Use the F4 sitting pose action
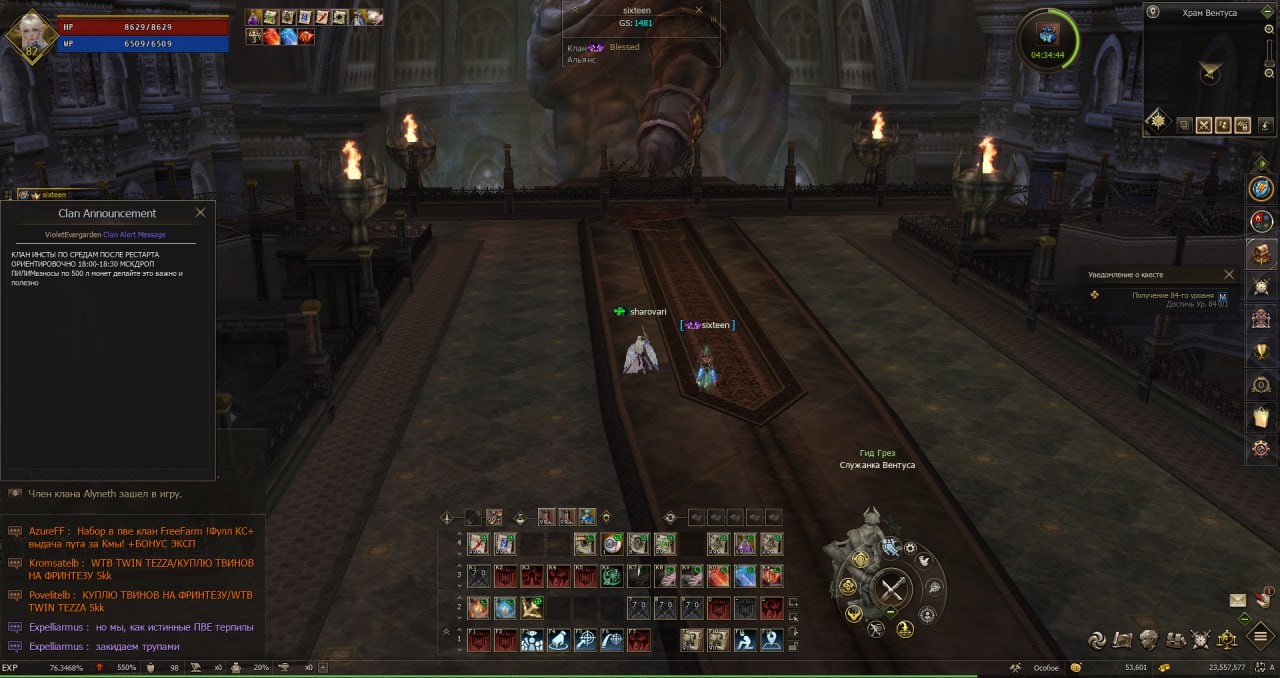The height and width of the screenshot is (678, 1280). click(558, 640)
